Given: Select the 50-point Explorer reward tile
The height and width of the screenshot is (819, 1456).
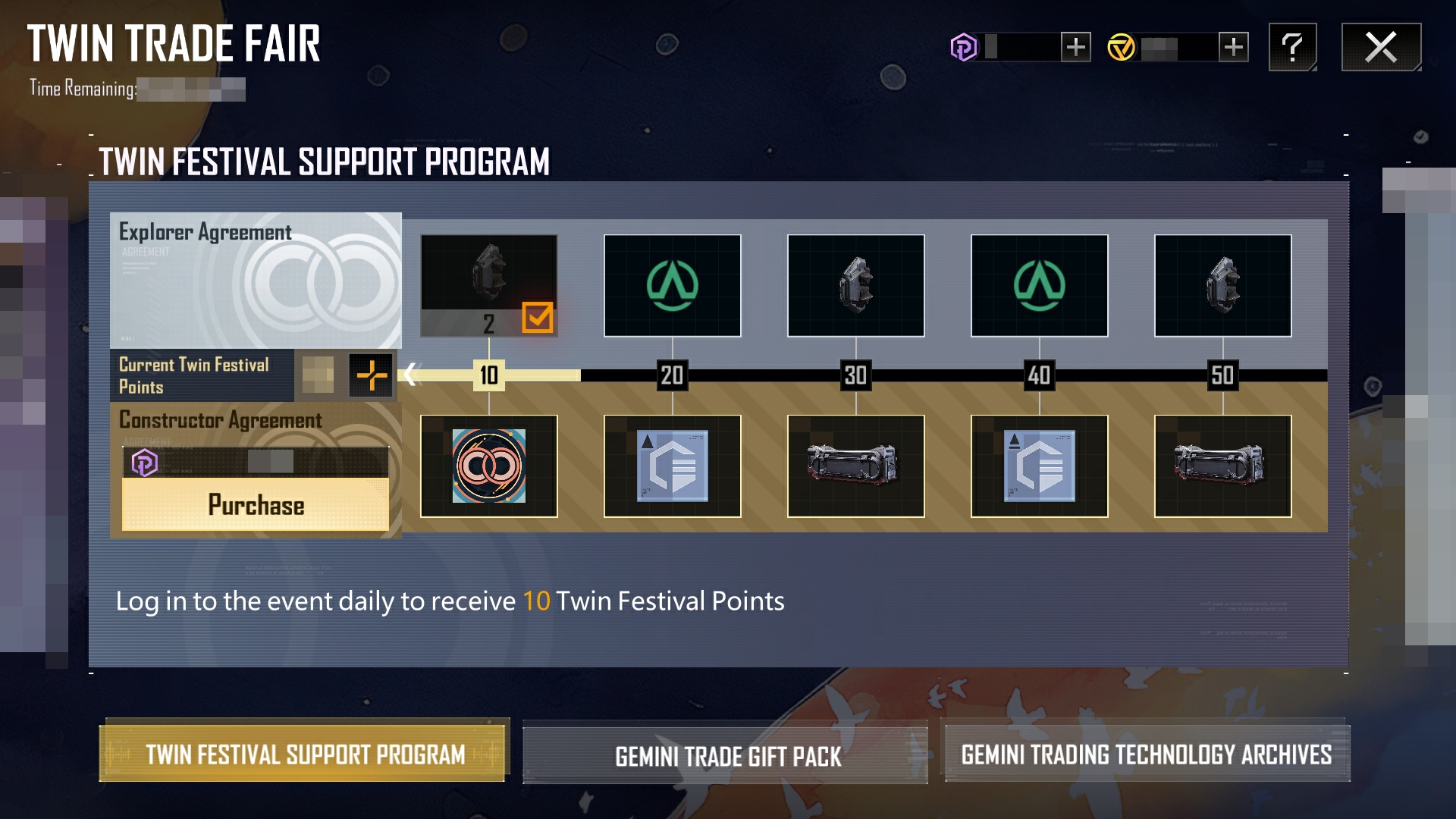Looking at the screenshot, I should pyautogui.click(x=1223, y=285).
